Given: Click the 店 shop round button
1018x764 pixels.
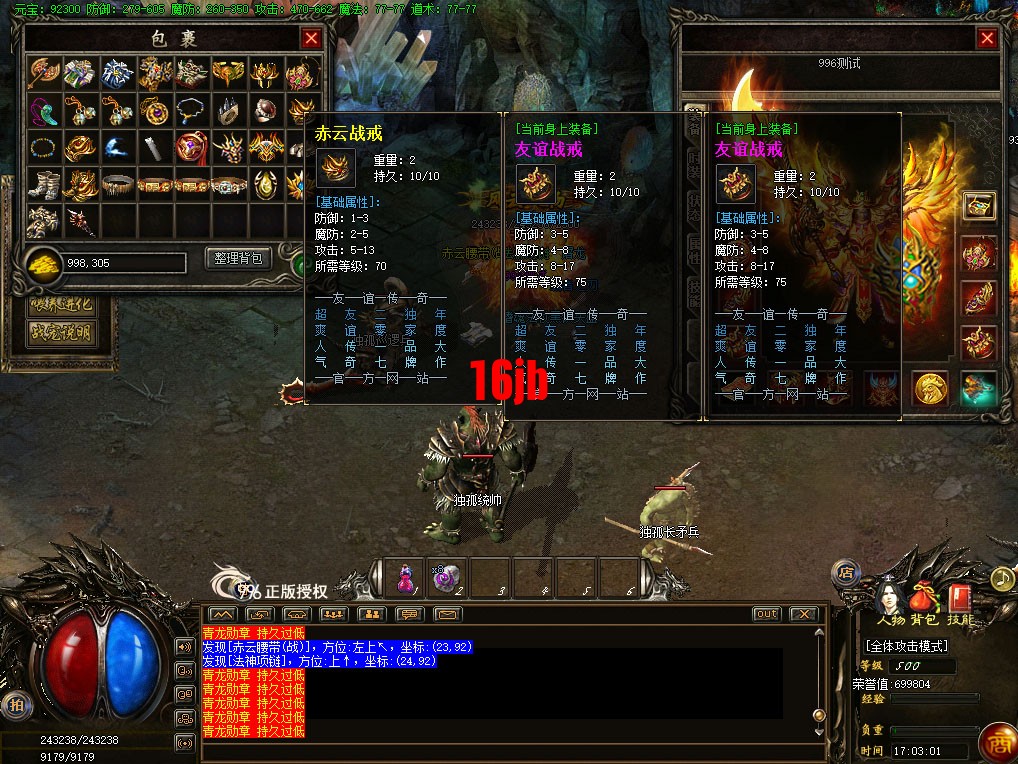Looking at the screenshot, I should (846, 573).
